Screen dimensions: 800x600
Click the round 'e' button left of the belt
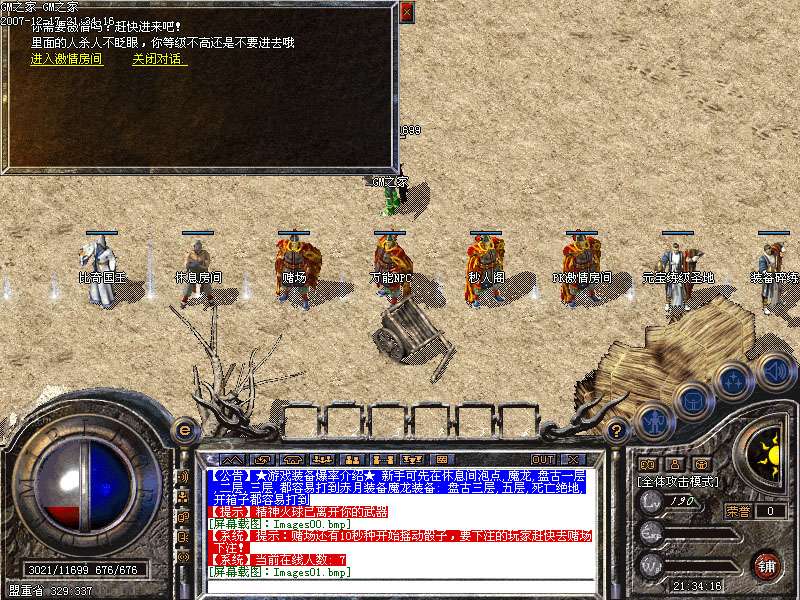coord(184,430)
